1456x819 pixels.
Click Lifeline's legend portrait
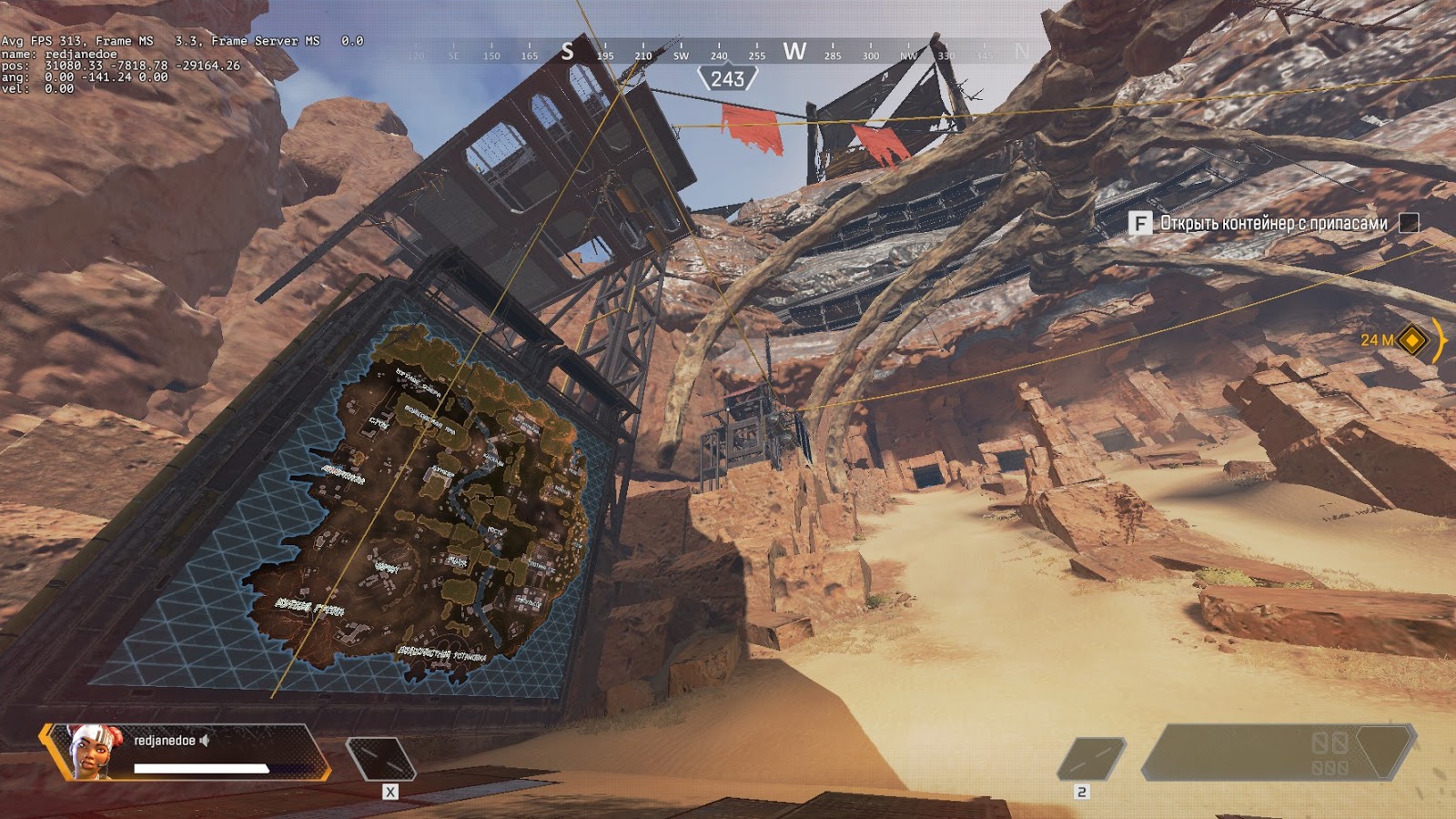pos(91,752)
